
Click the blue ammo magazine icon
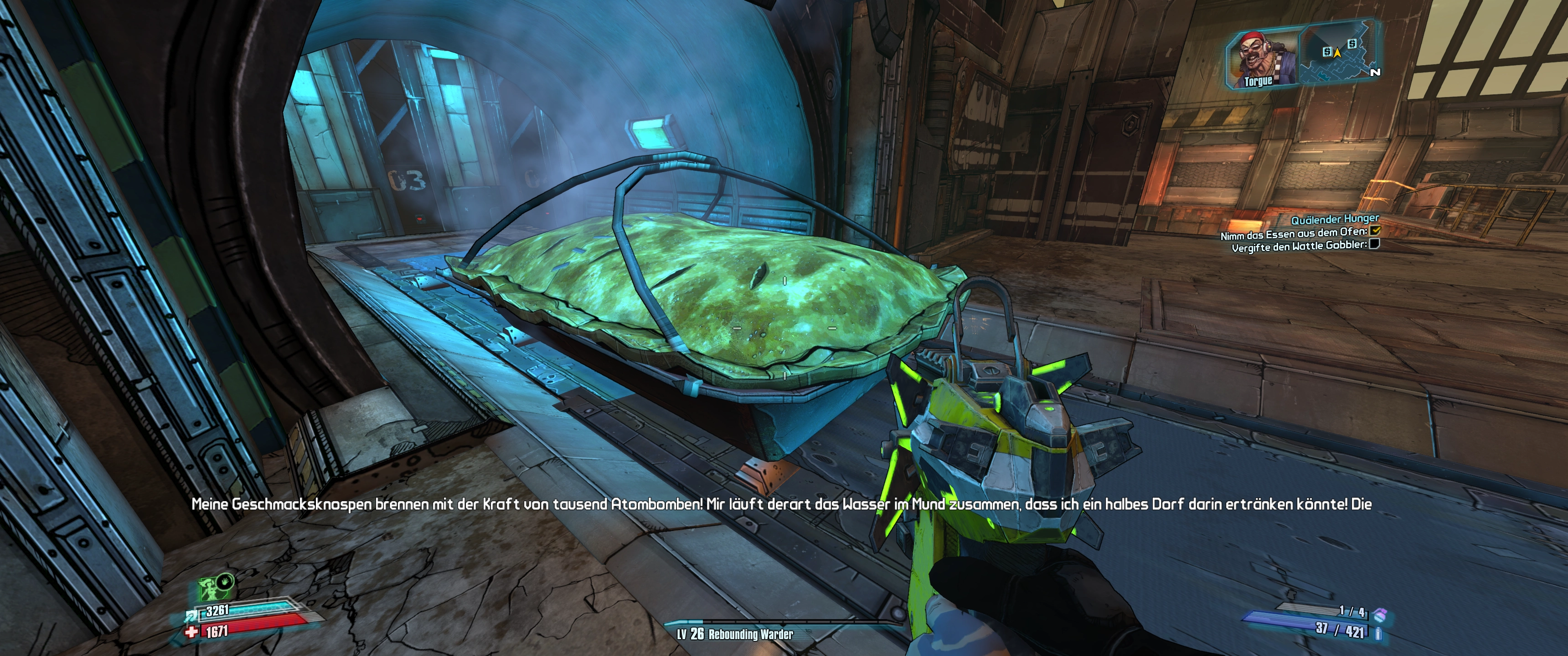coord(1378,634)
